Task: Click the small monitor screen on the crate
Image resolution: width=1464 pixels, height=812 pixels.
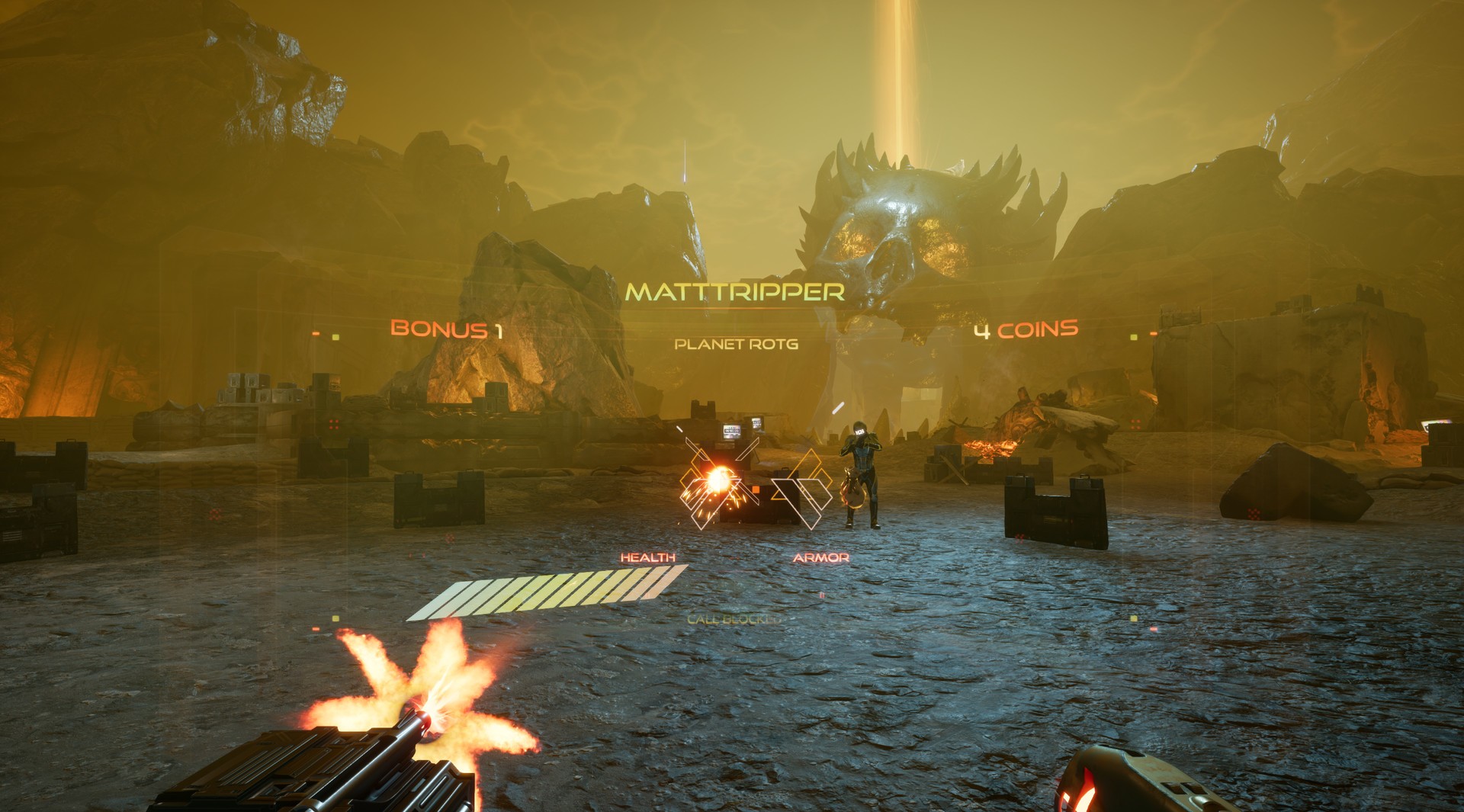Action: (x=732, y=430)
